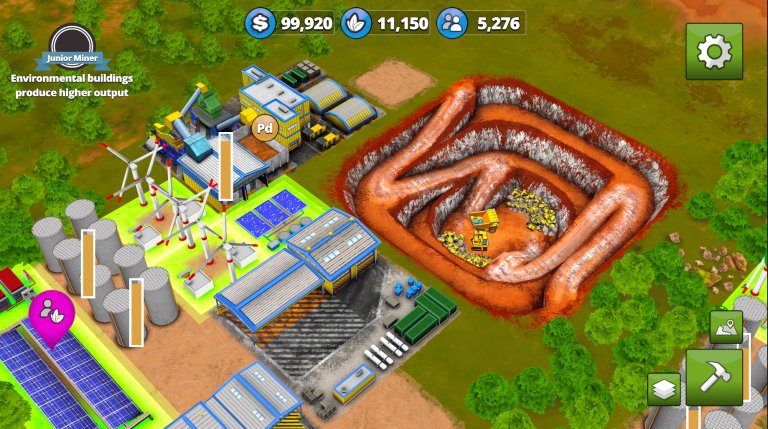This screenshot has height=429, width=768.
Task: Open the map with location pin button
Action: [x=726, y=326]
